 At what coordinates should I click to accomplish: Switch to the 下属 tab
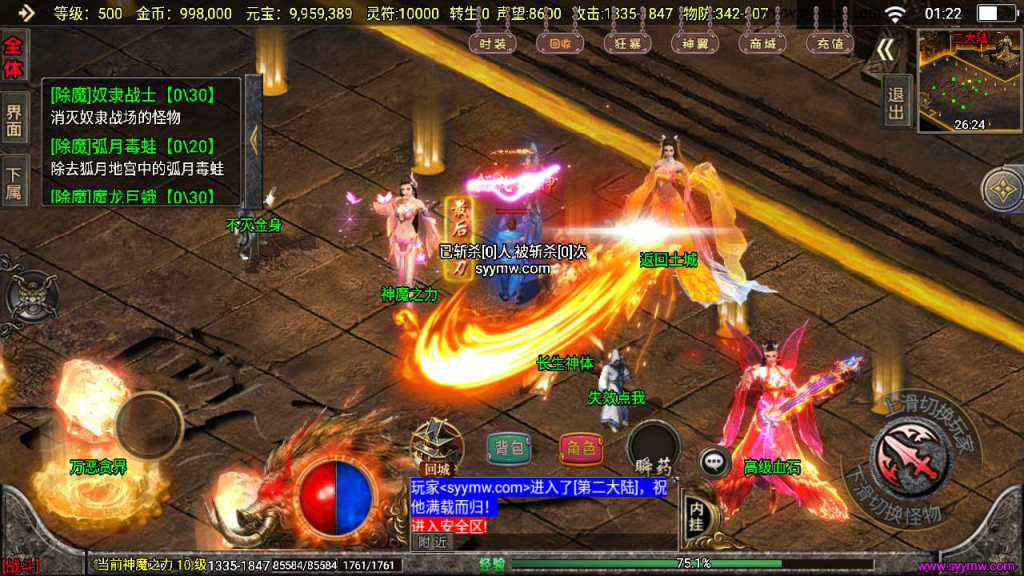[14, 180]
